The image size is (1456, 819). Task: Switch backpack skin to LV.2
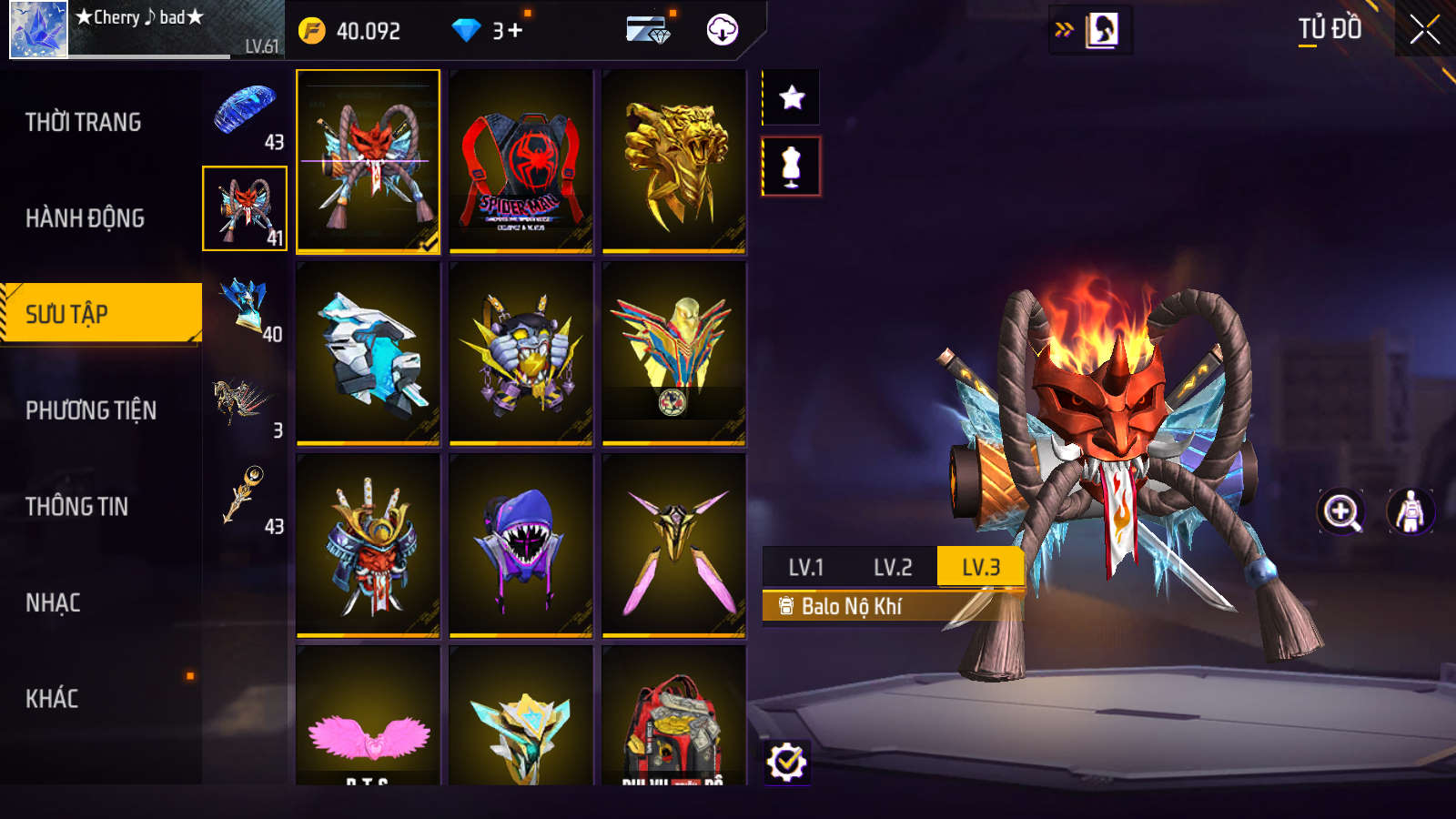pyautogui.click(x=893, y=568)
